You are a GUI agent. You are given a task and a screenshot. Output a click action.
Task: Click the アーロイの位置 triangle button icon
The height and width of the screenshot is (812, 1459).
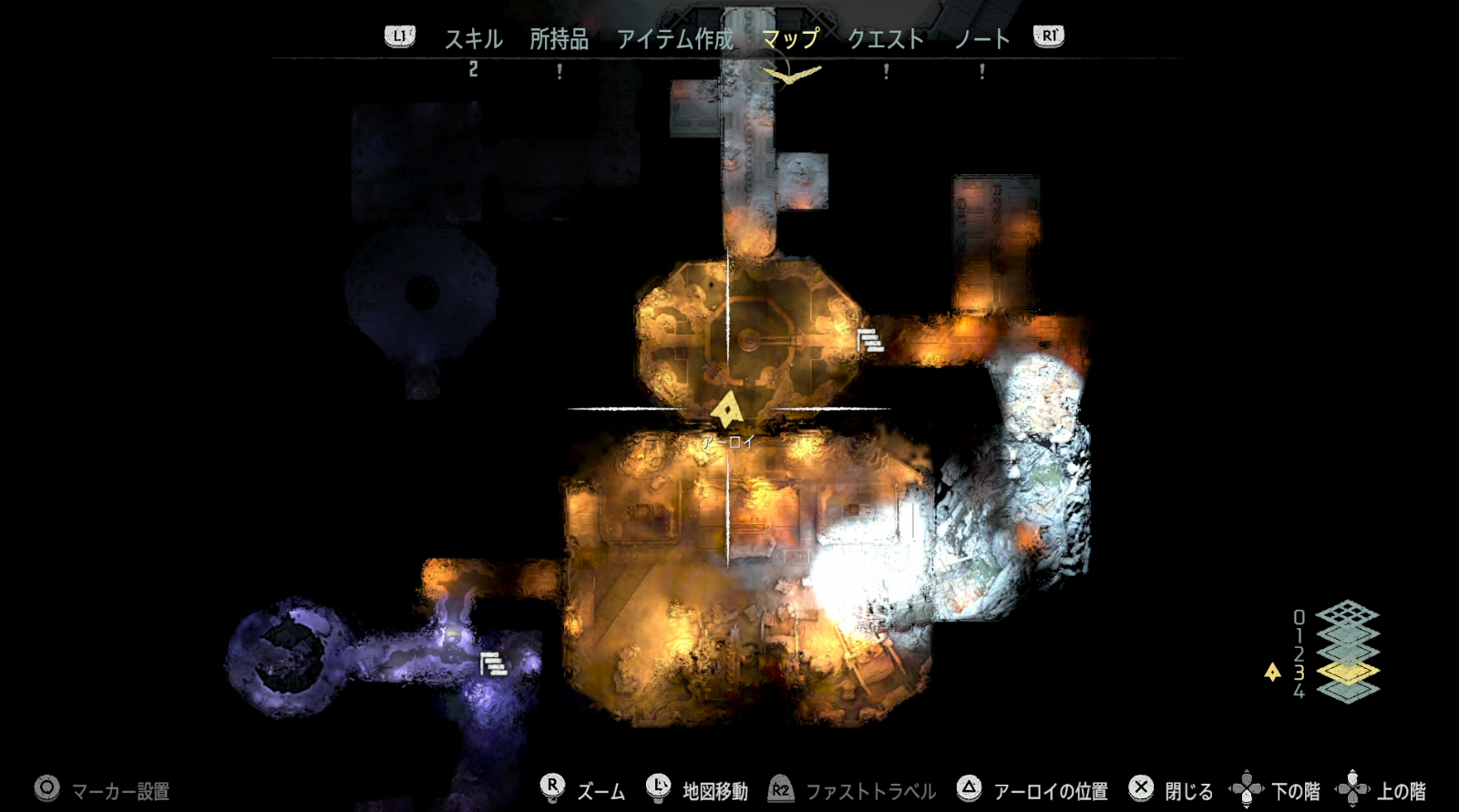(969, 789)
